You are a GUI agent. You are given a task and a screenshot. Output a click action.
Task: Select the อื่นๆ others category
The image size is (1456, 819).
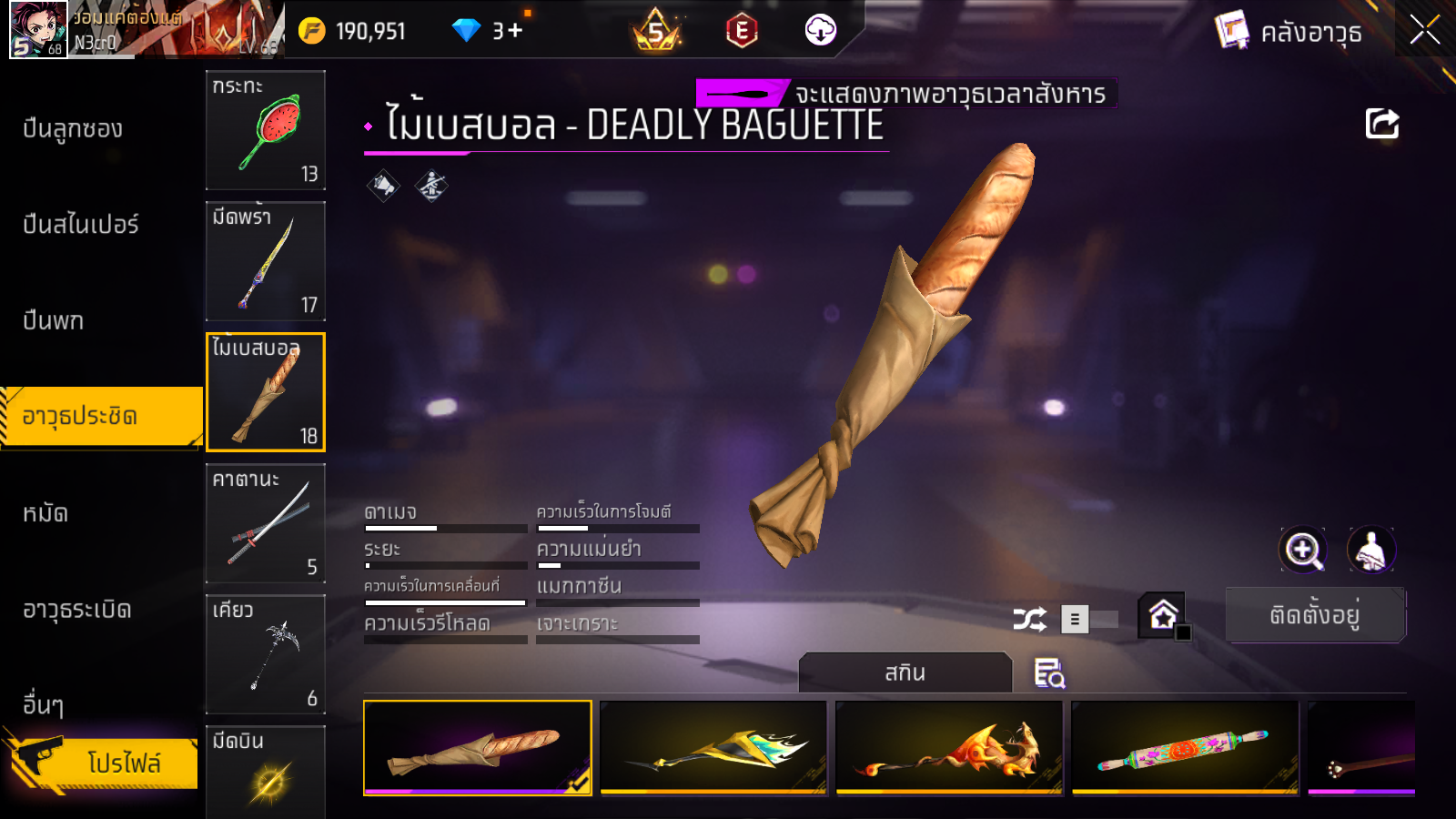point(43,704)
